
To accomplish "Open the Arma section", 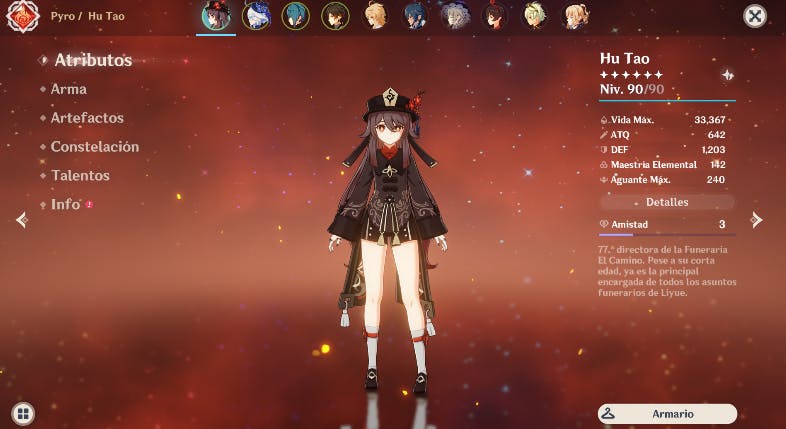I will pyautogui.click(x=69, y=89).
